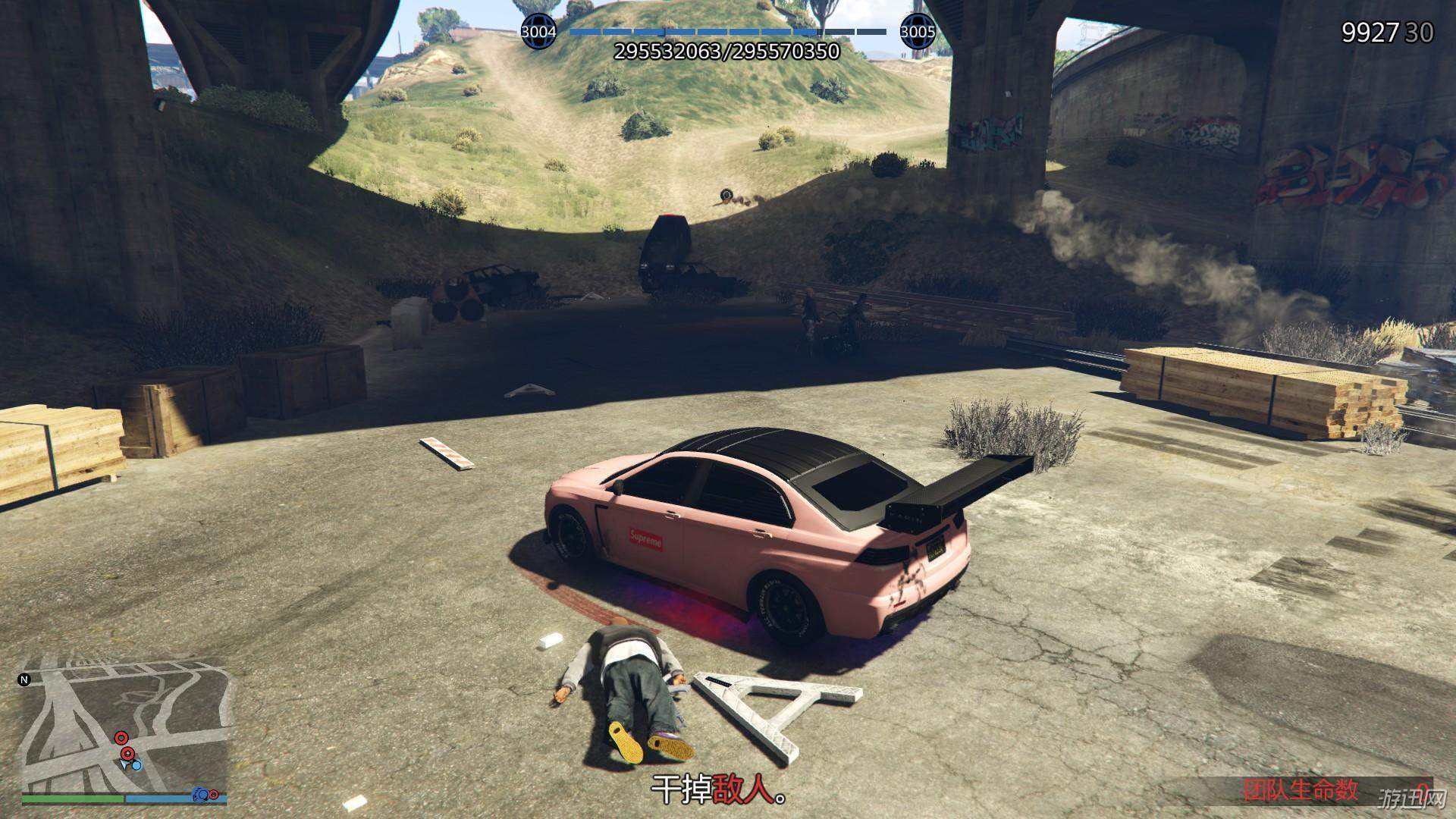Click the lower red enemy blip on the minimap

[x=127, y=754]
